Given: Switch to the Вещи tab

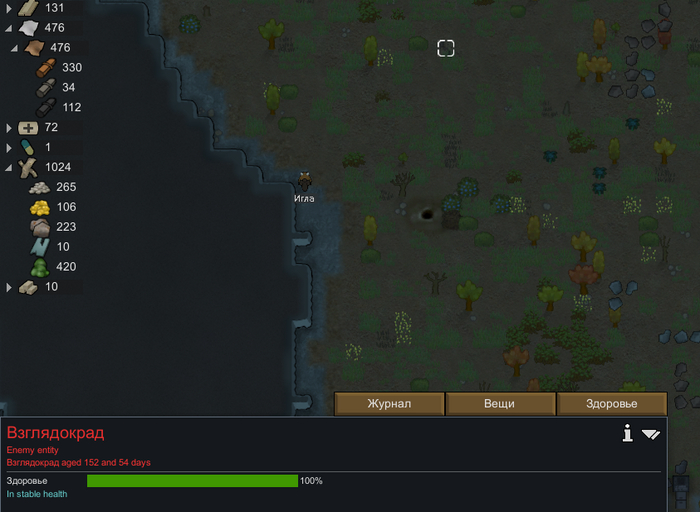Looking at the screenshot, I should click(500, 404).
